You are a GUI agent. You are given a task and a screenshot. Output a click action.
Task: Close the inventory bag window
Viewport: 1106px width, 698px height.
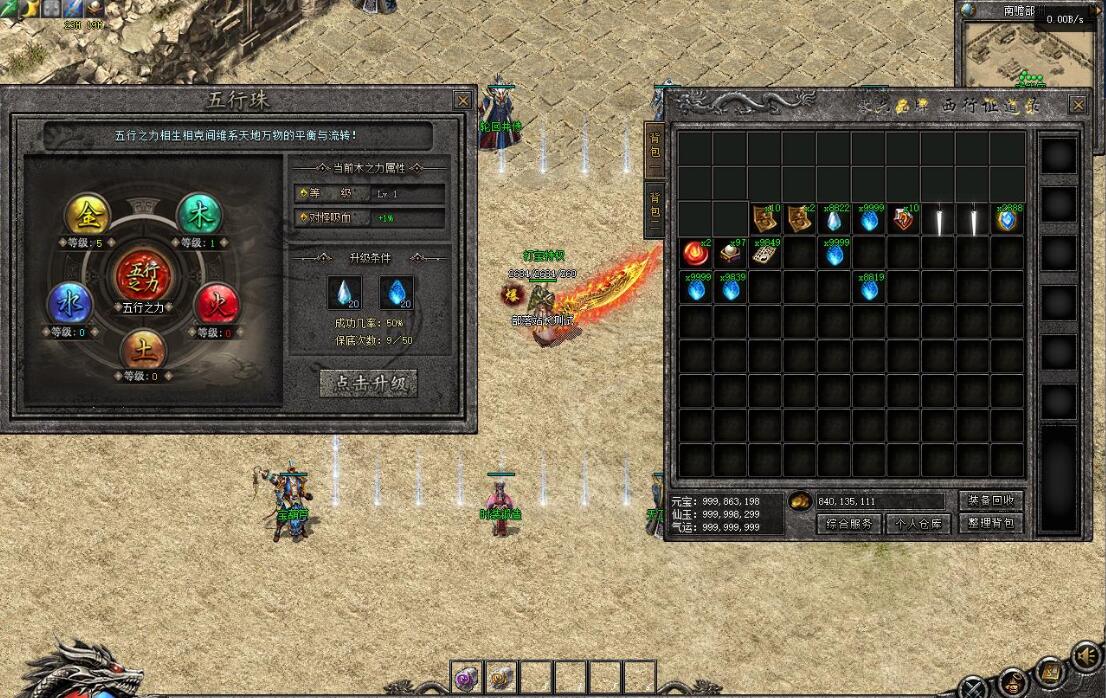1078,105
